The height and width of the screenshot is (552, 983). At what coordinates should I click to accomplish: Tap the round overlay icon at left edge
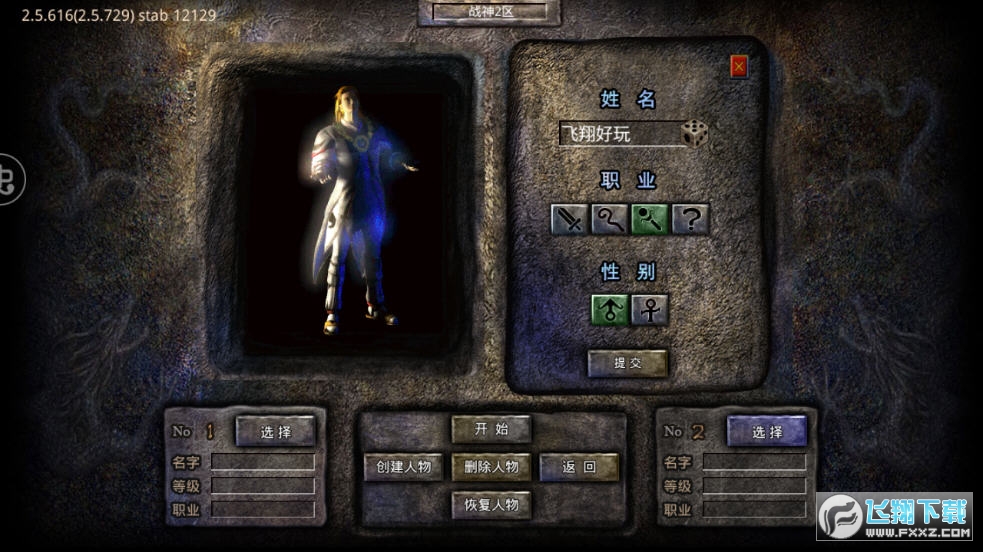(x=8, y=180)
